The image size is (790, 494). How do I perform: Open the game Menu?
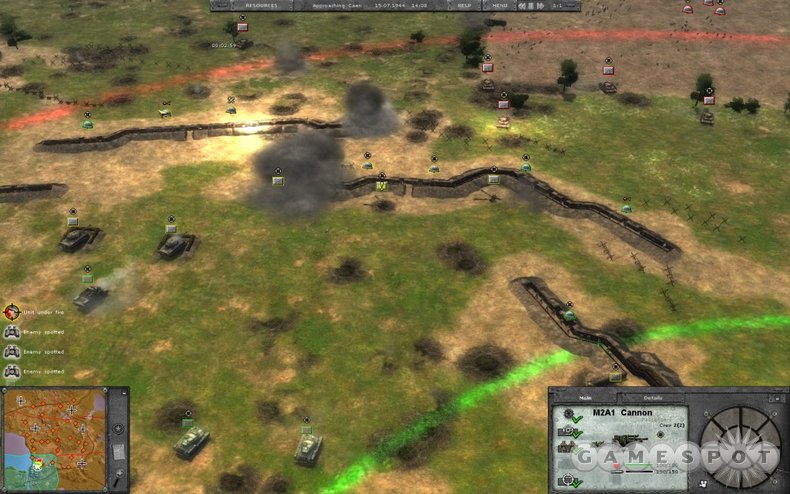(499, 5)
